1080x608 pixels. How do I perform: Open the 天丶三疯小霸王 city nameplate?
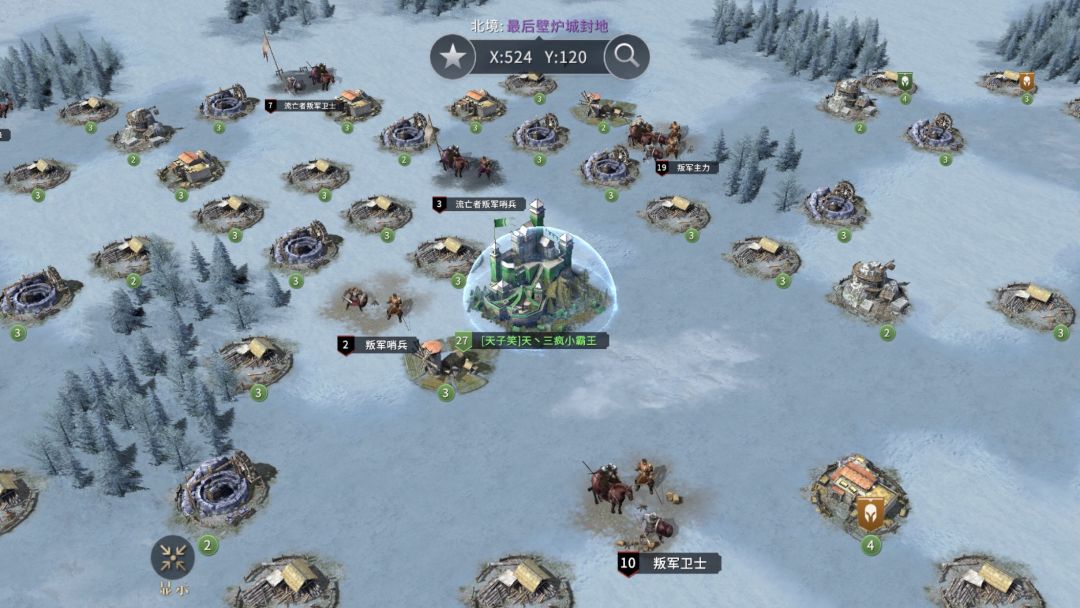532,341
